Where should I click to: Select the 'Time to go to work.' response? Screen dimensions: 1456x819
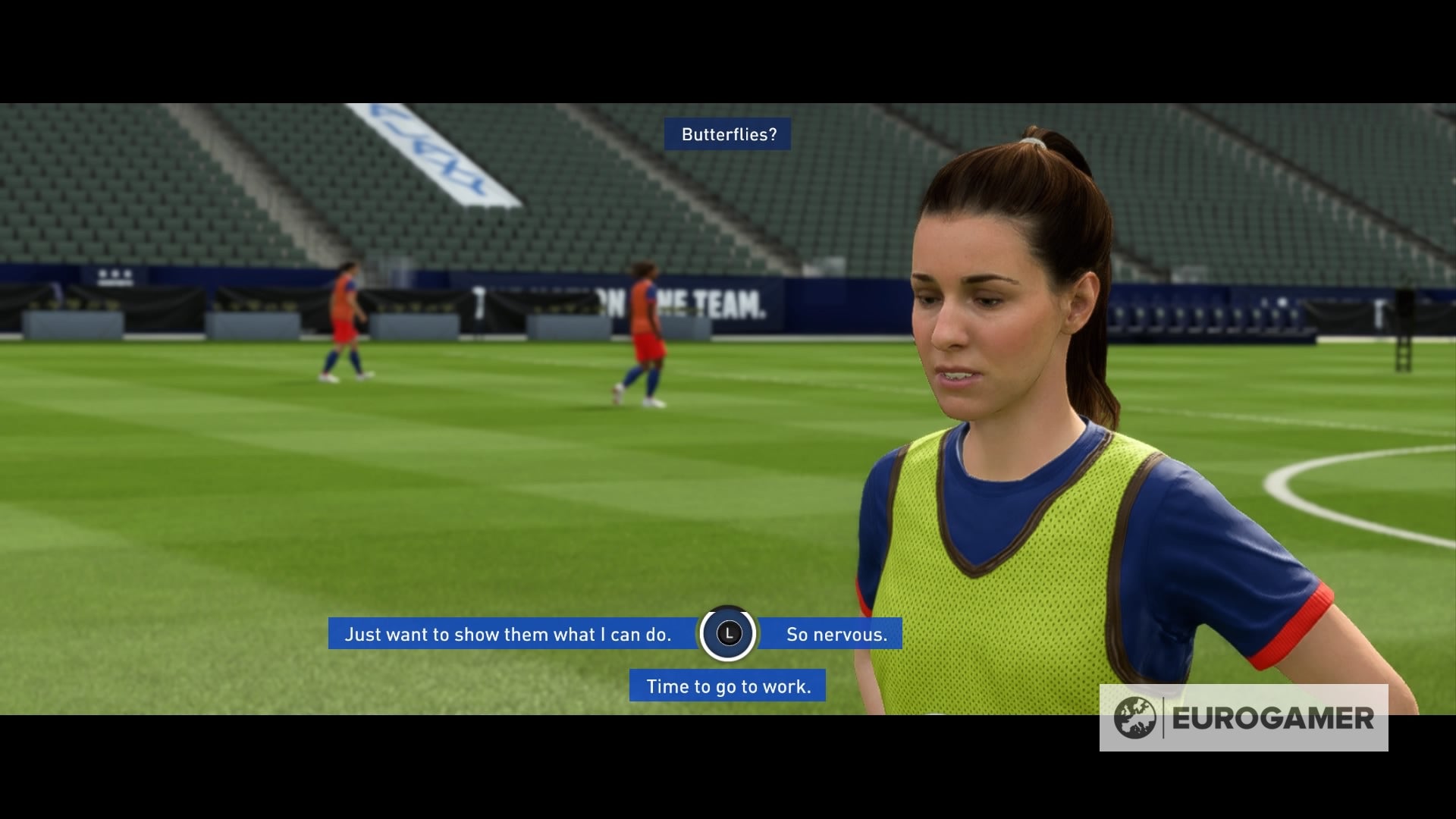(726, 686)
